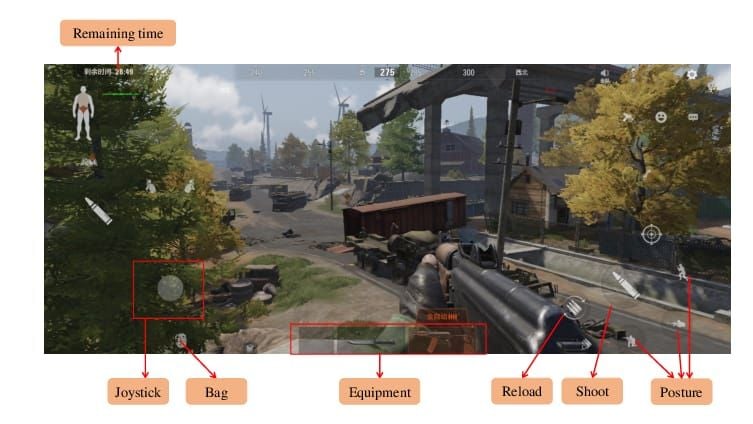Open the bag
The image size is (753, 424).
[x=182, y=342]
